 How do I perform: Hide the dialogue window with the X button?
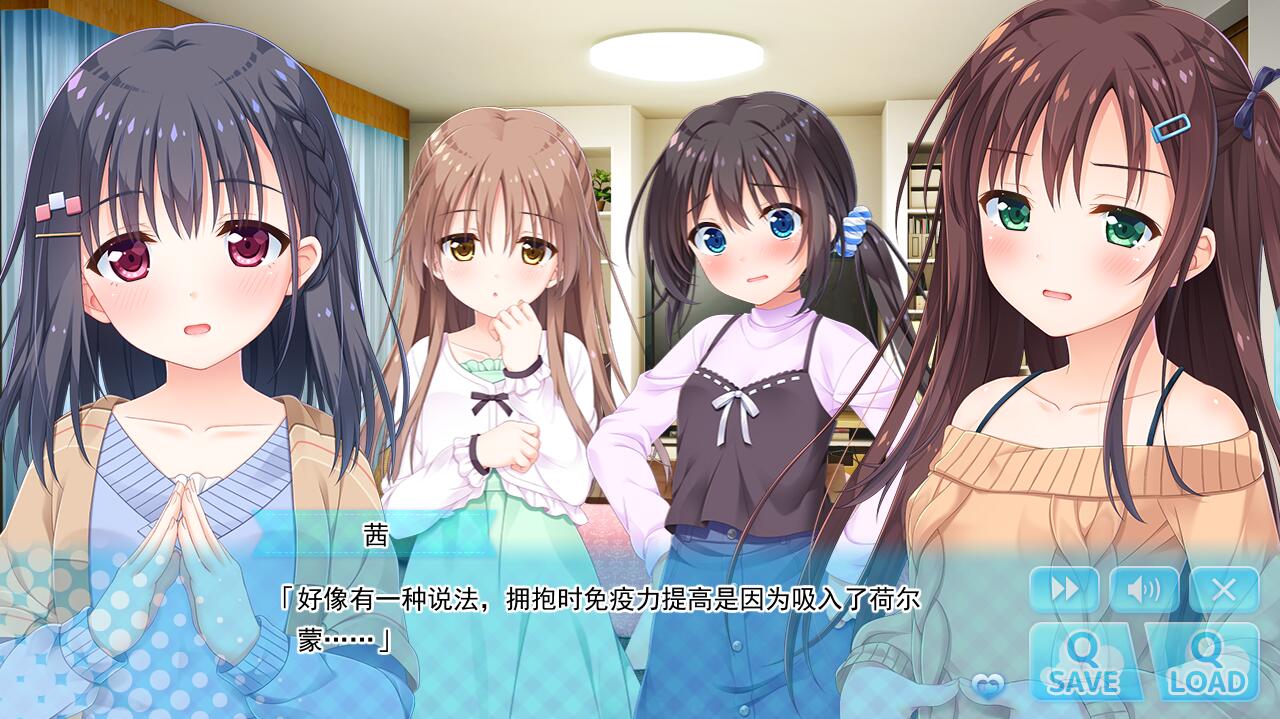[1223, 589]
